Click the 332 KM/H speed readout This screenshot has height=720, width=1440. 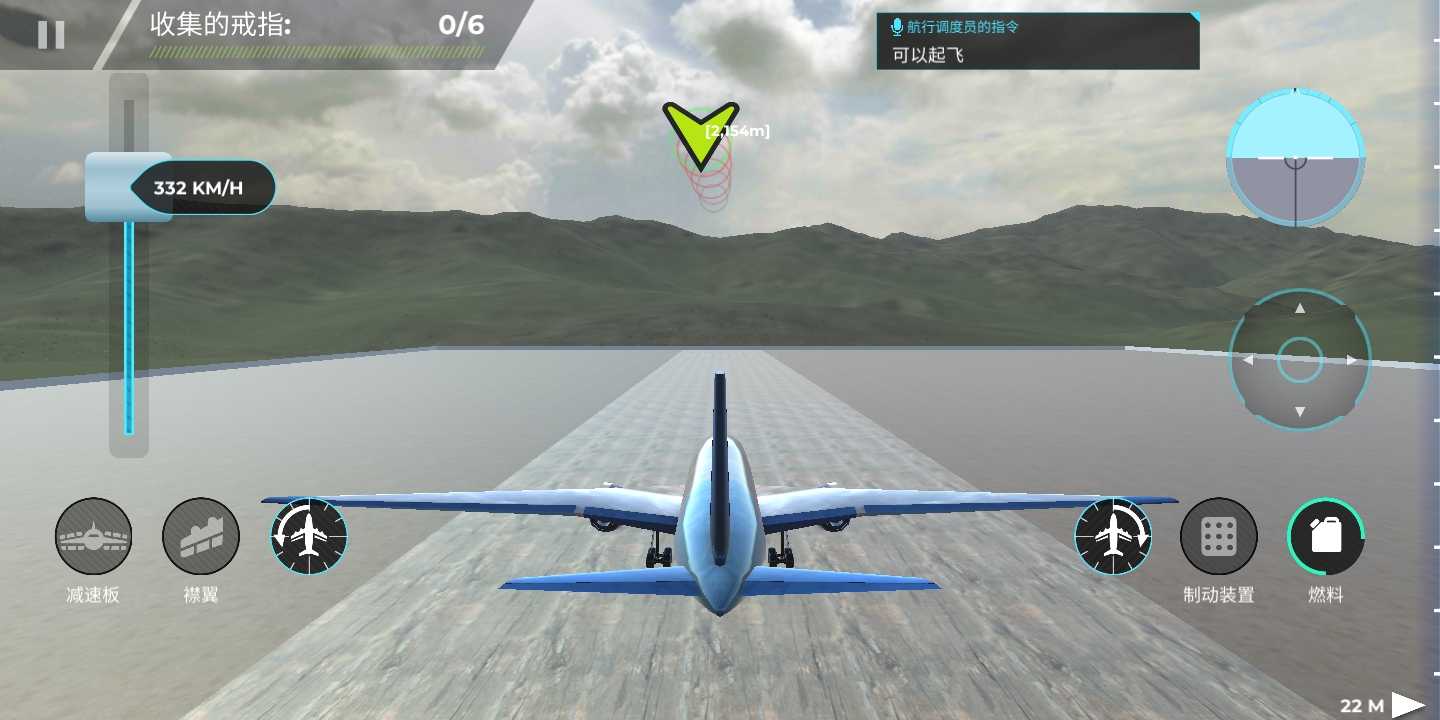pos(196,186)
